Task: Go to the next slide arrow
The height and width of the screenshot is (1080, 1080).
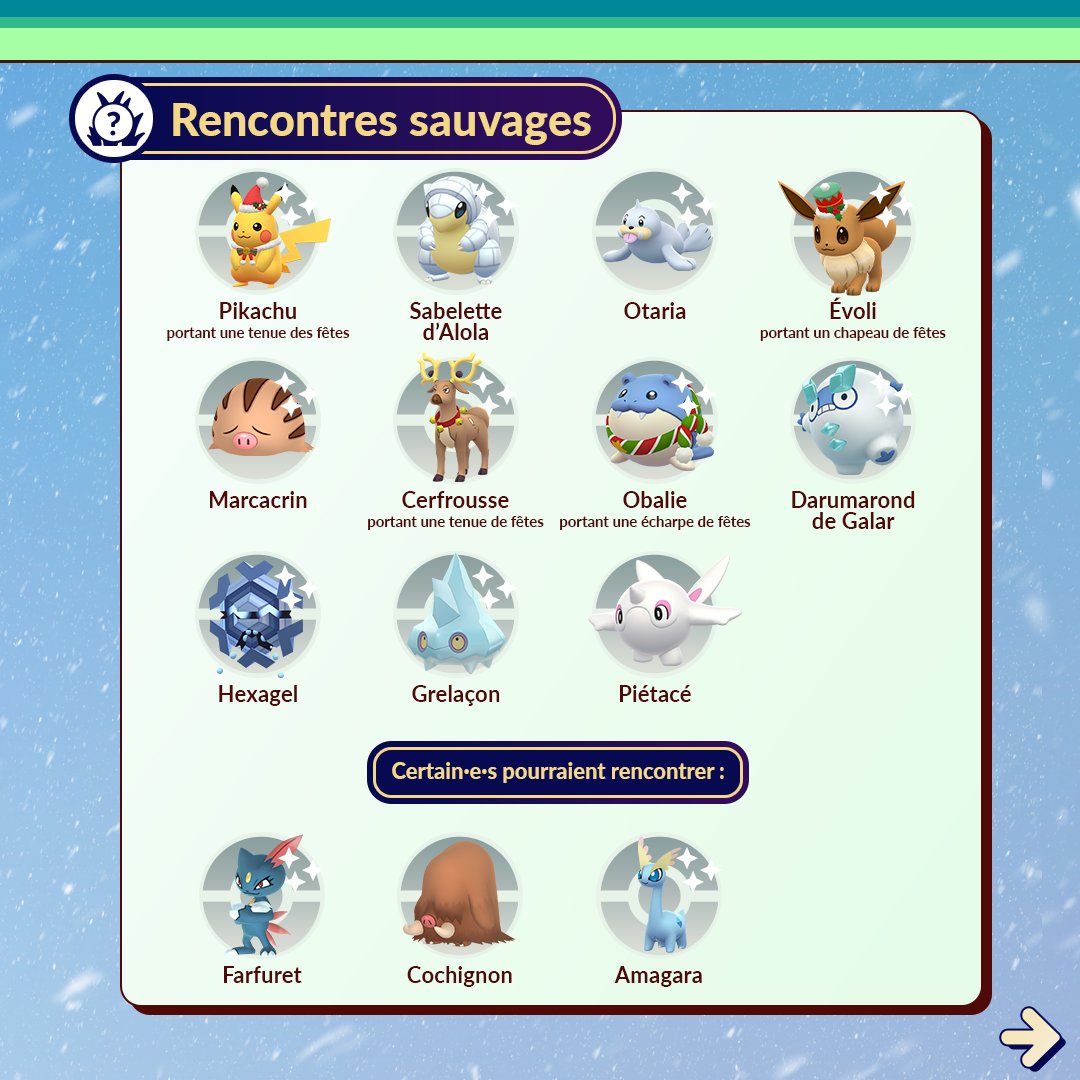Action: click(x=1031, y=1037)
